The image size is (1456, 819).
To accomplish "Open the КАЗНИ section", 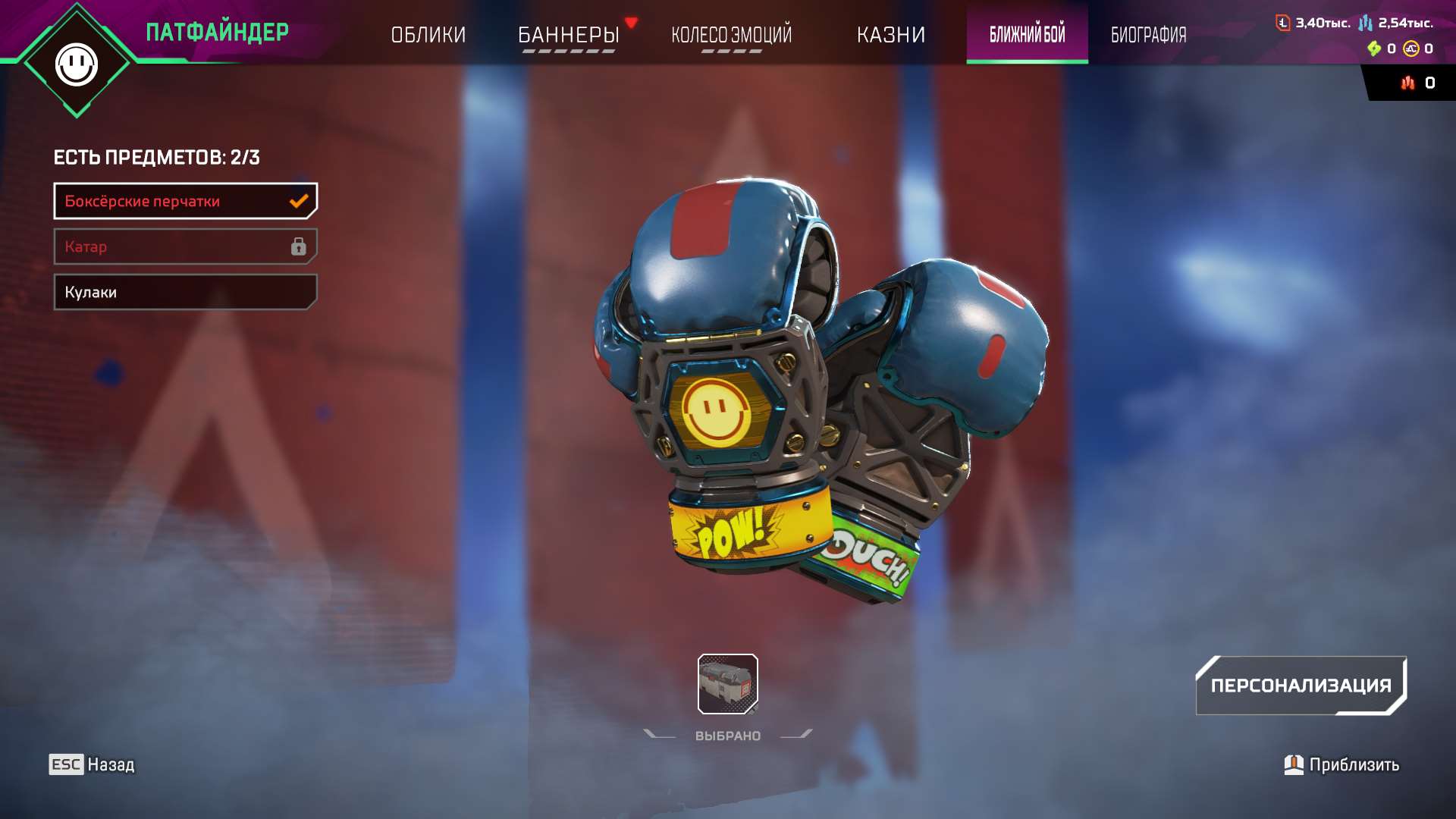I will [891, 34].
